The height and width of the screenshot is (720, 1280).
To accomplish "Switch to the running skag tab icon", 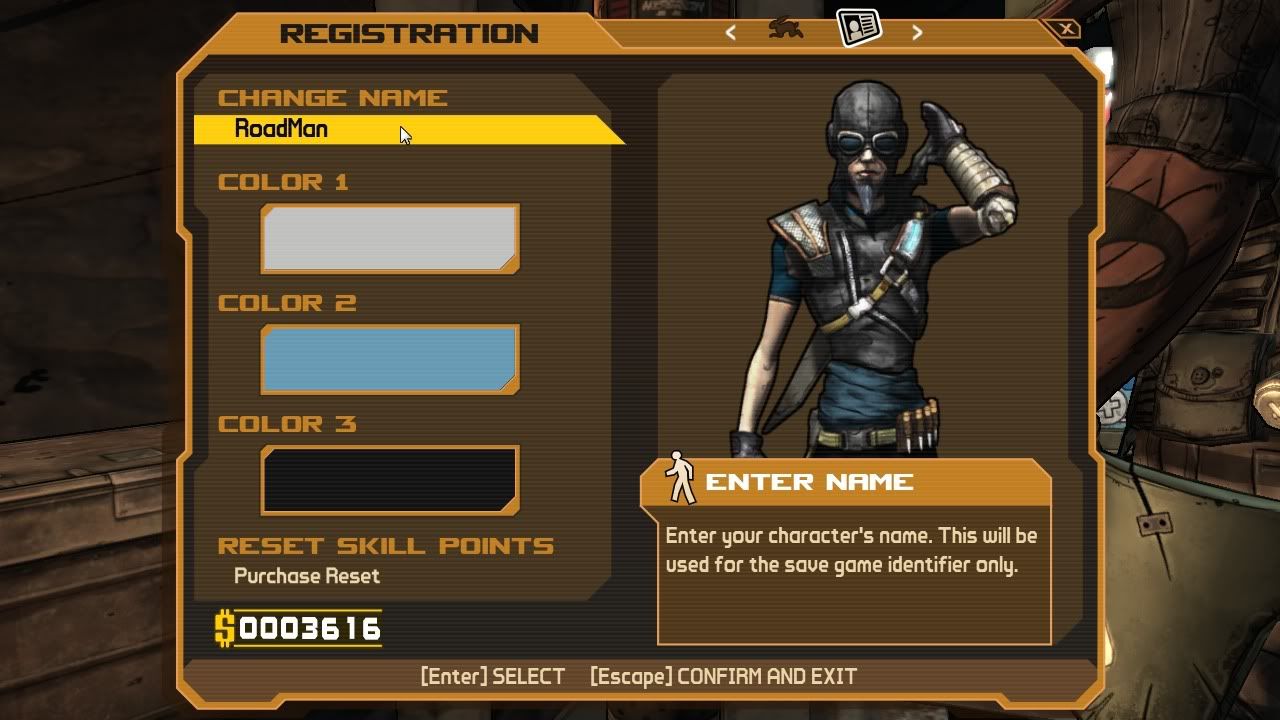I will (x=786, y=29).
